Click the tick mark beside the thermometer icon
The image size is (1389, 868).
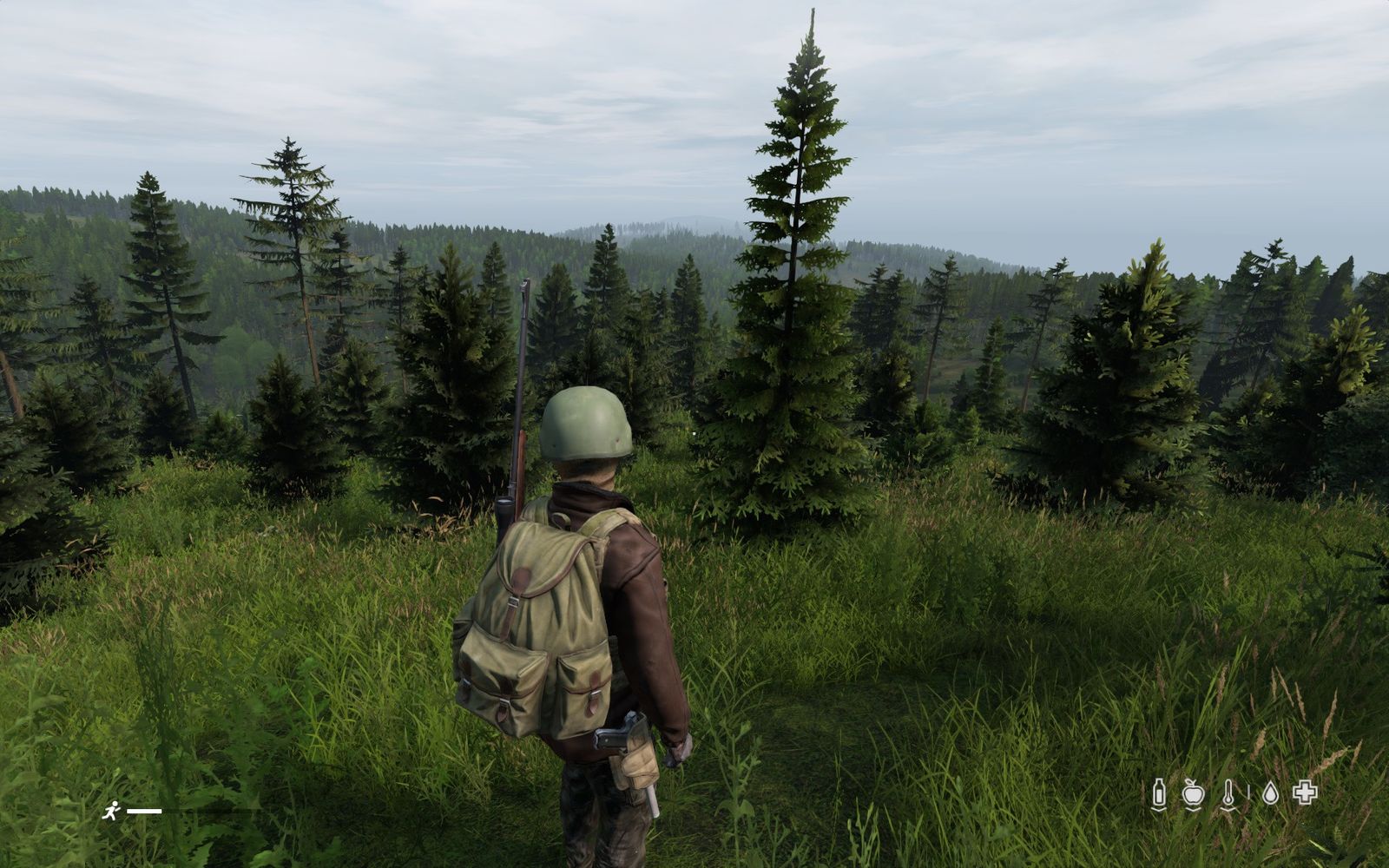pyautogui.click(x=1248, y=792)
